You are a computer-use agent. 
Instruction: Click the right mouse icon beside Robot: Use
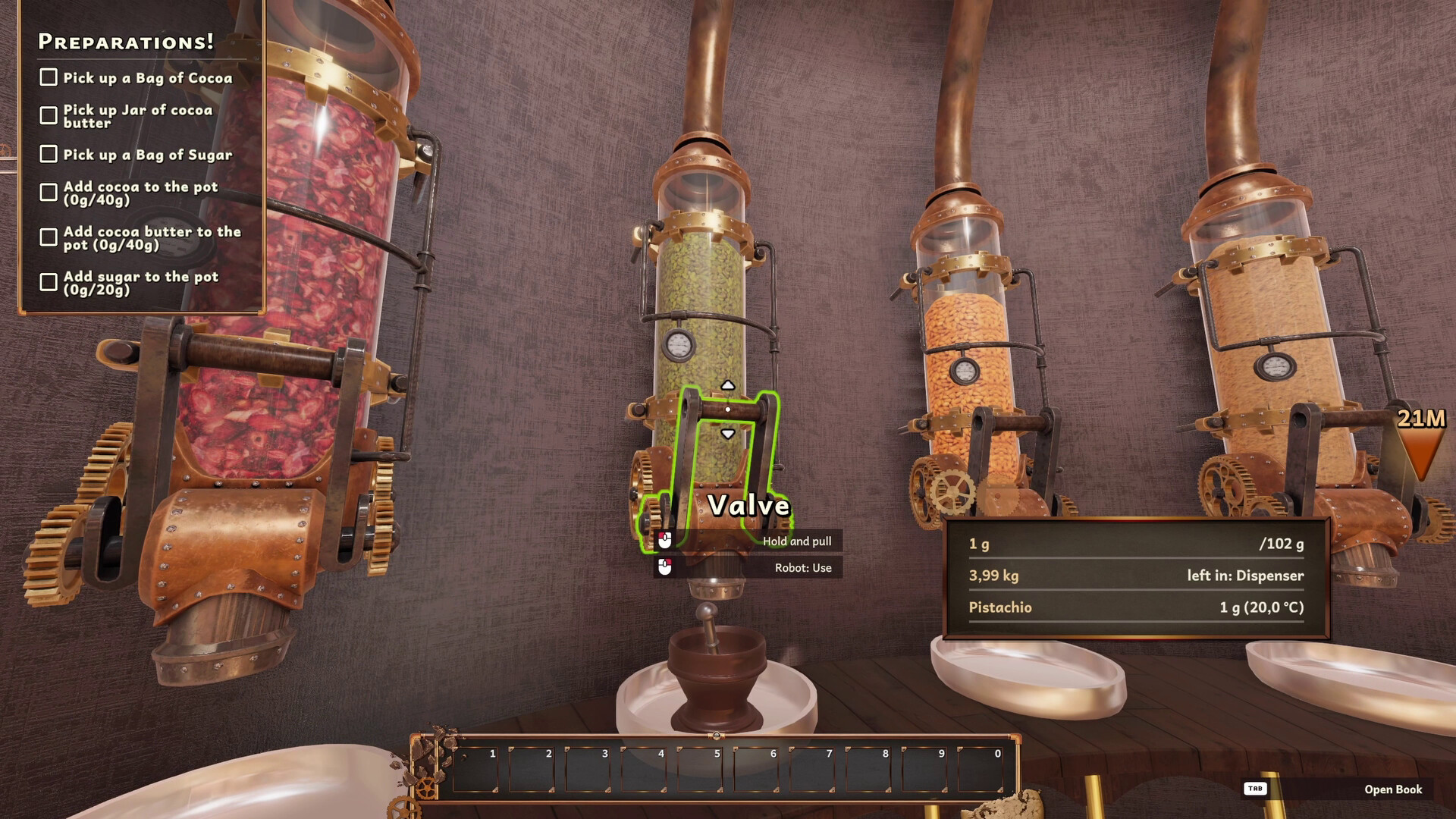(664, 567)
